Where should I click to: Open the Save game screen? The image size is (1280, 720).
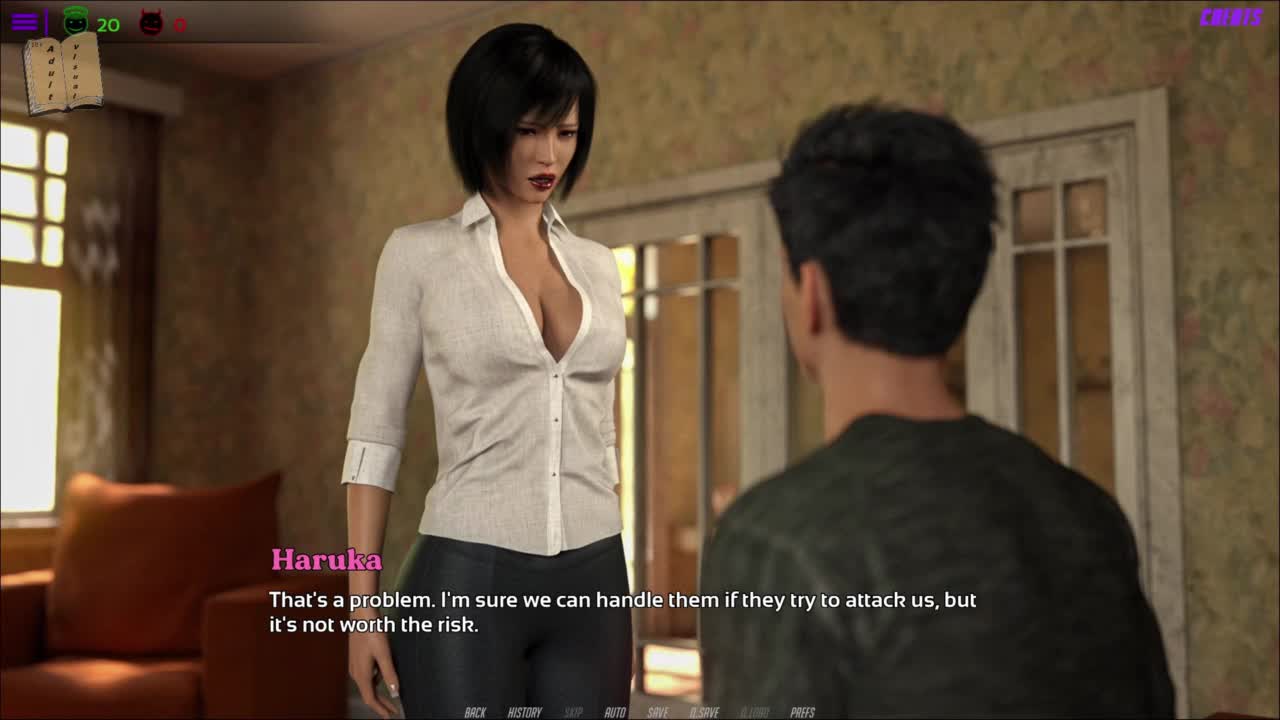(x=657, y=712)
